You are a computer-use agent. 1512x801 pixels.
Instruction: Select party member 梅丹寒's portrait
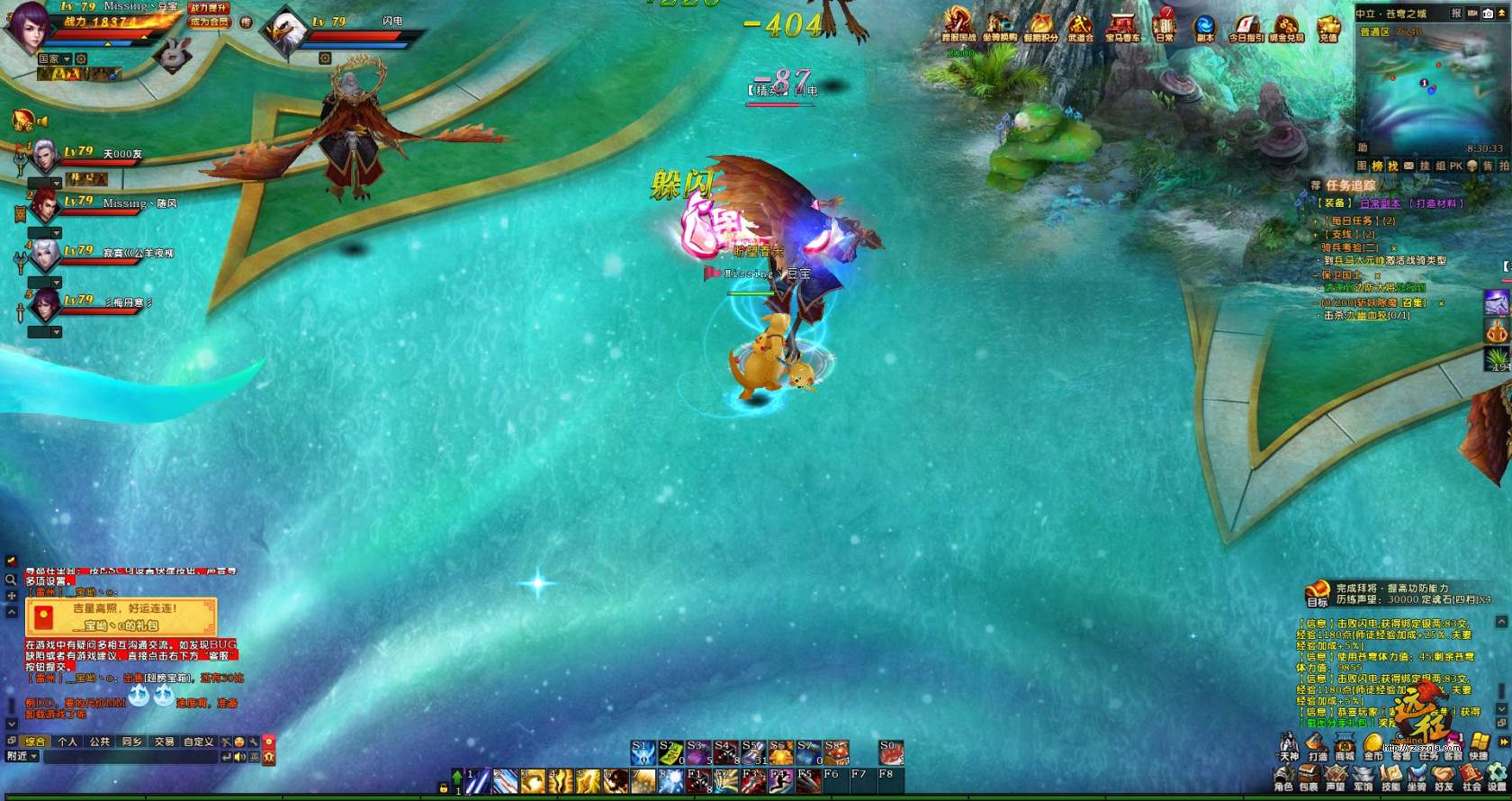coord(44,305)
